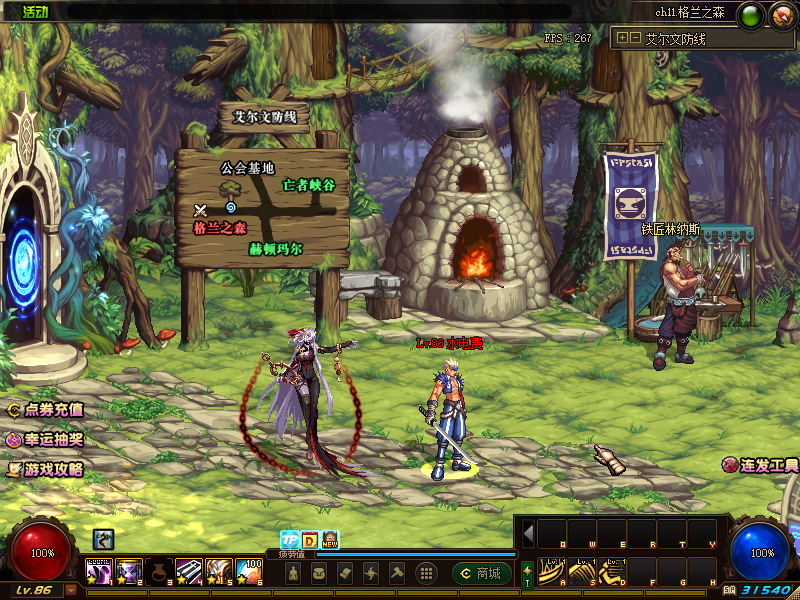Click the dropdown arrow next to Lv.86
Screen dimensions: 800x600
click(x=70, y=590)
